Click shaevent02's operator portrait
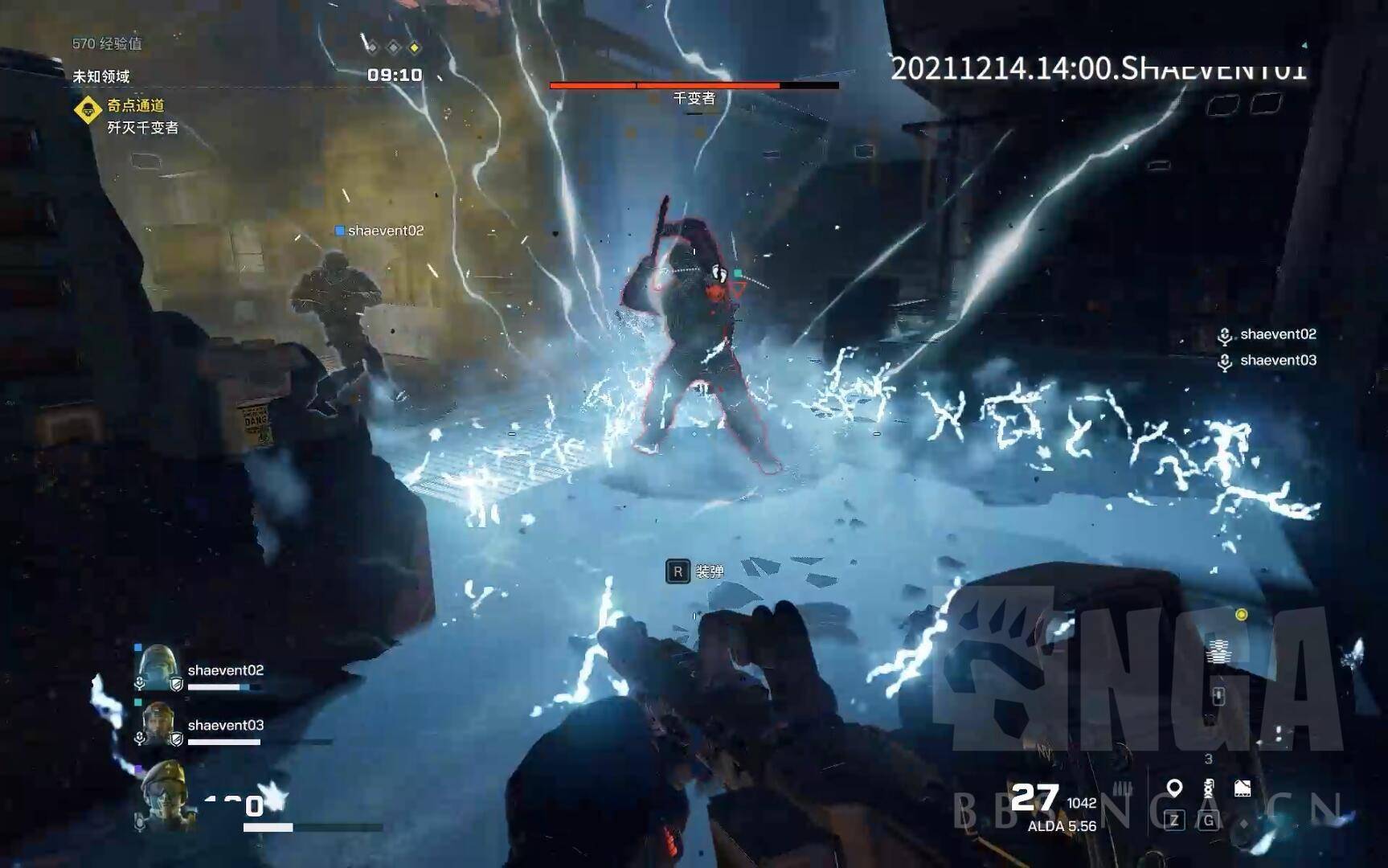The image size is (1388, 868). point(158,667)
